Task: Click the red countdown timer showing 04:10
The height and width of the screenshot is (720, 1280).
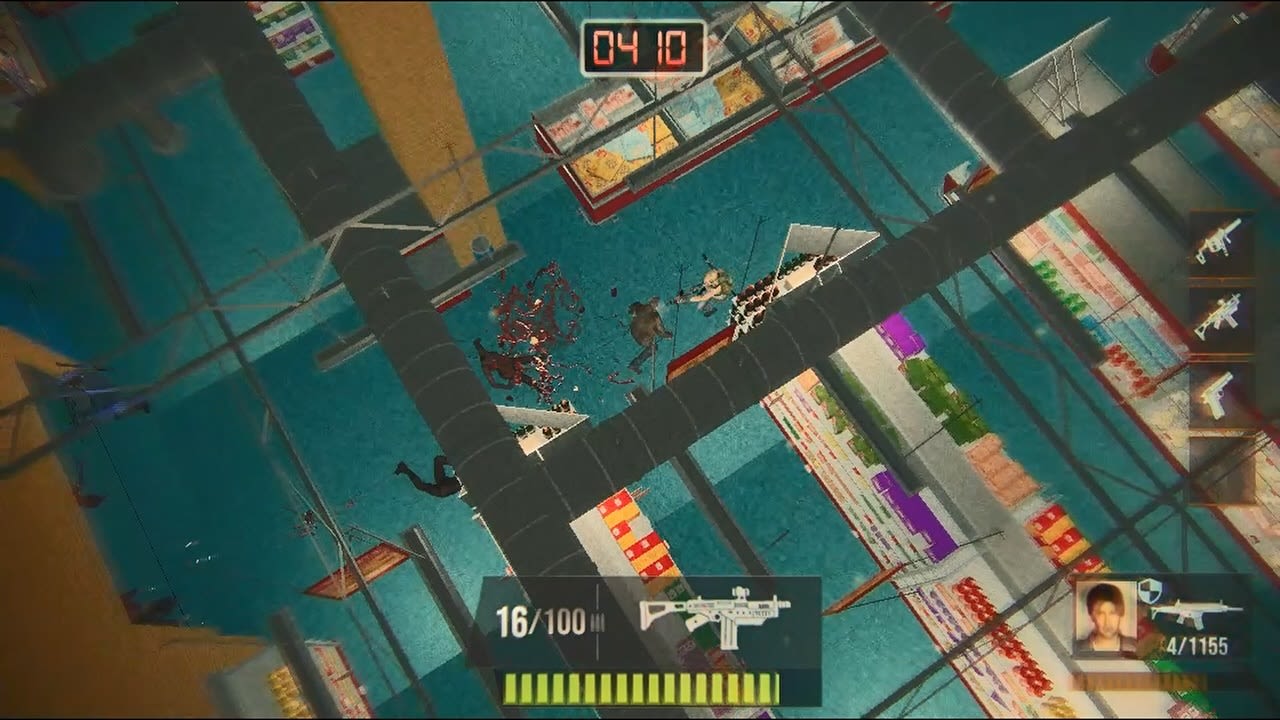Action: click(x=639, y=42)
